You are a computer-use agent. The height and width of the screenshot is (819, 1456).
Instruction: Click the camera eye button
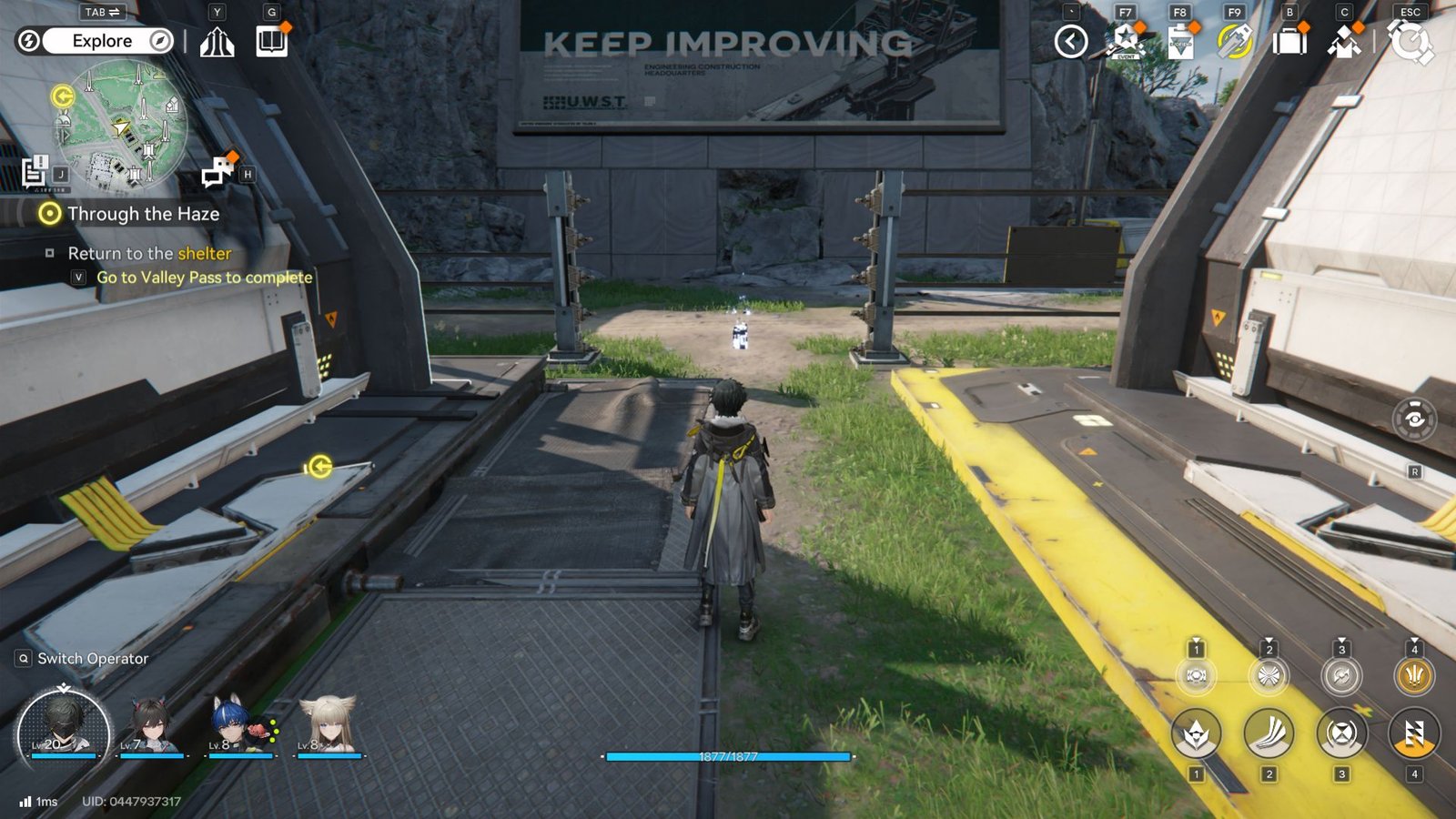pyautogui.click(x=1414, y=419)
